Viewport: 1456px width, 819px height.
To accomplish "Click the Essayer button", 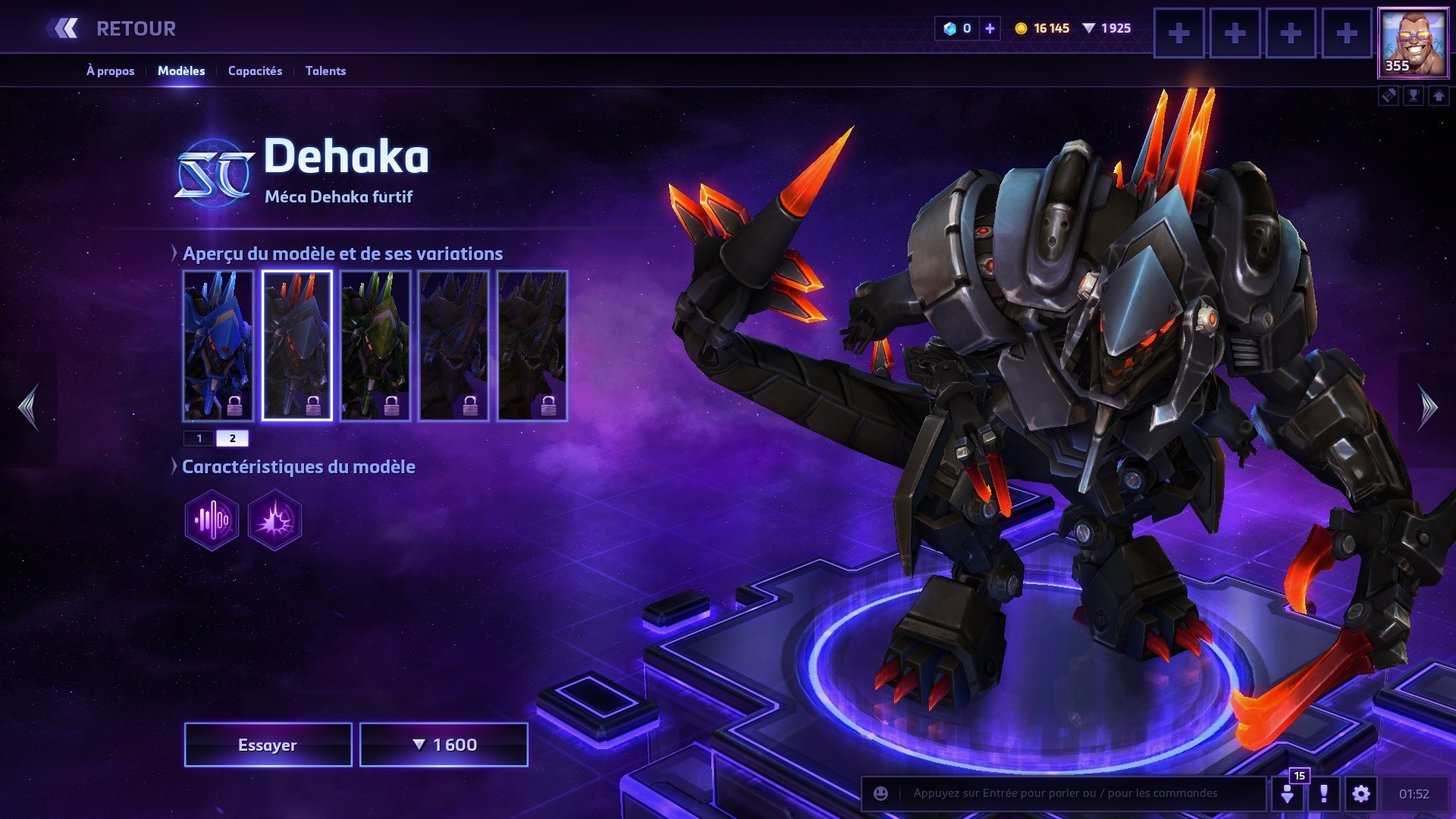I will [267, 744].
